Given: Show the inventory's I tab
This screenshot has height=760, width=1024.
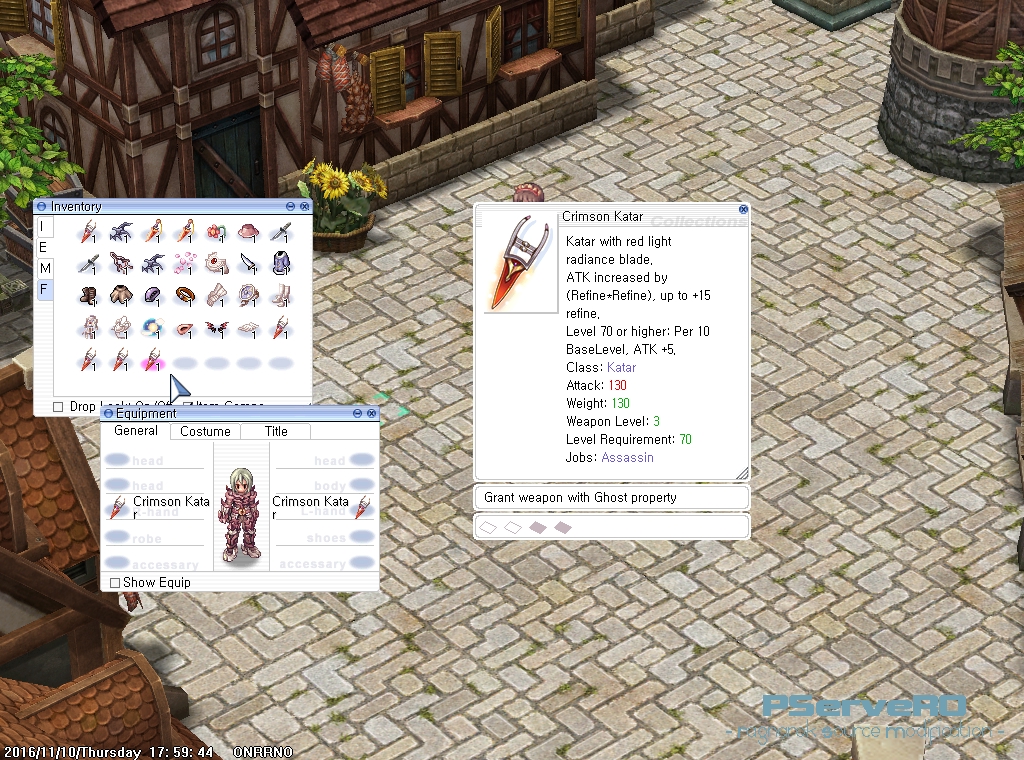Looking at the screenshot, I should pyautogui.click(x=42, y=226).
